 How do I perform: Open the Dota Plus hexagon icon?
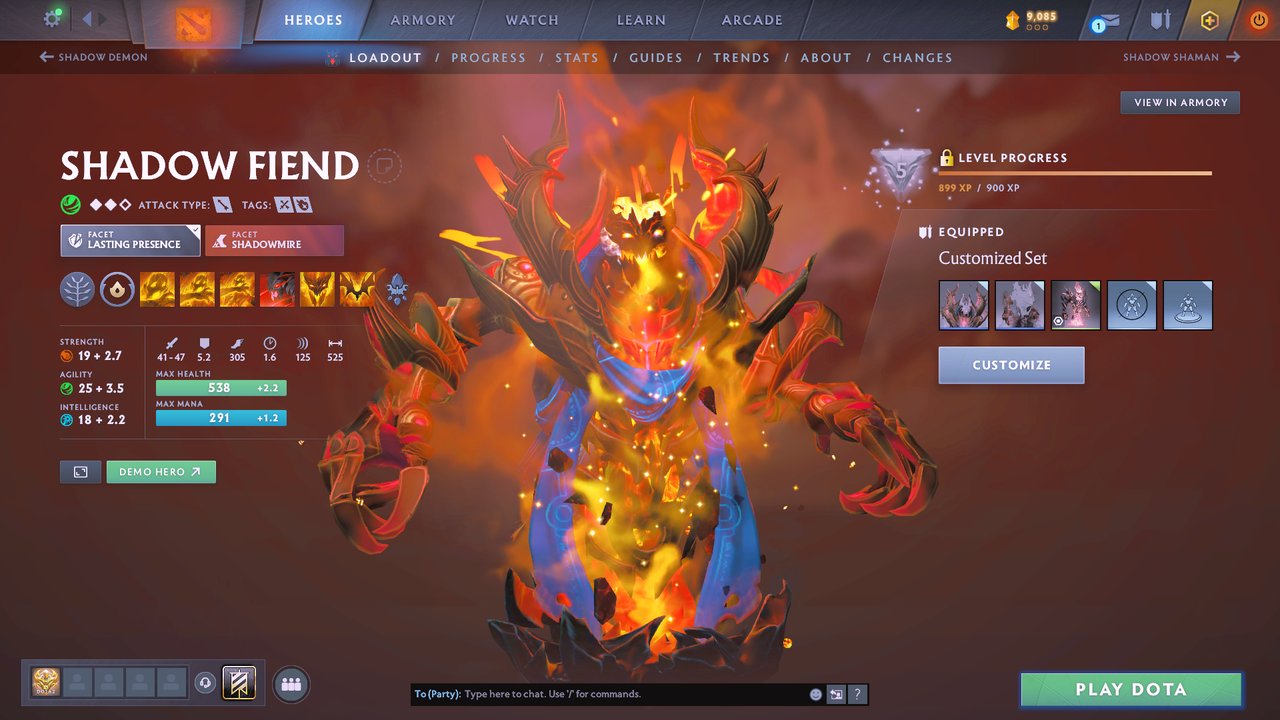pyautogui.click(x=1209, y=19)
